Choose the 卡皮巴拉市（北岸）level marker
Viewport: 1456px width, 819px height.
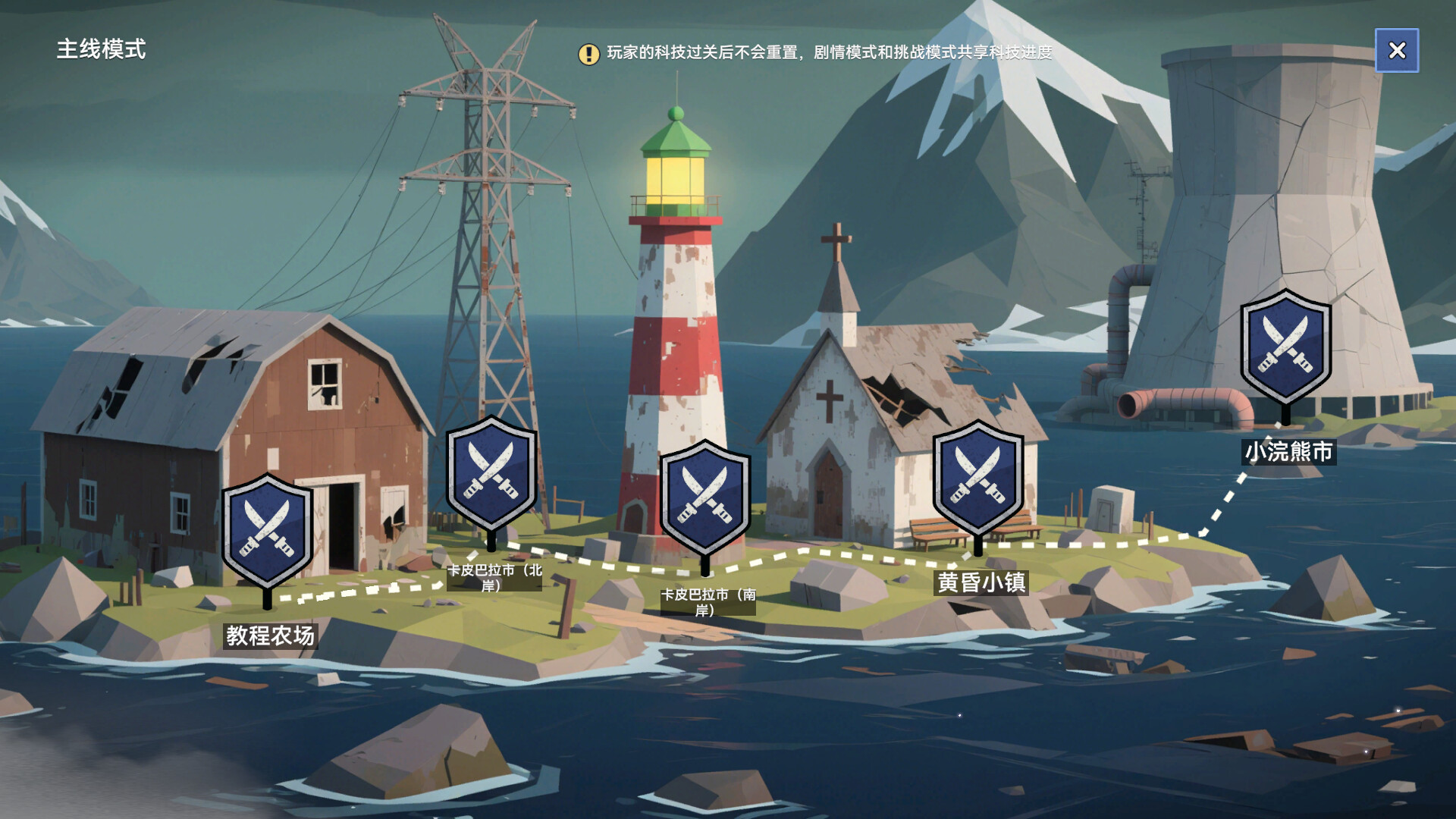pyautogui.click(x=491, y=474)
